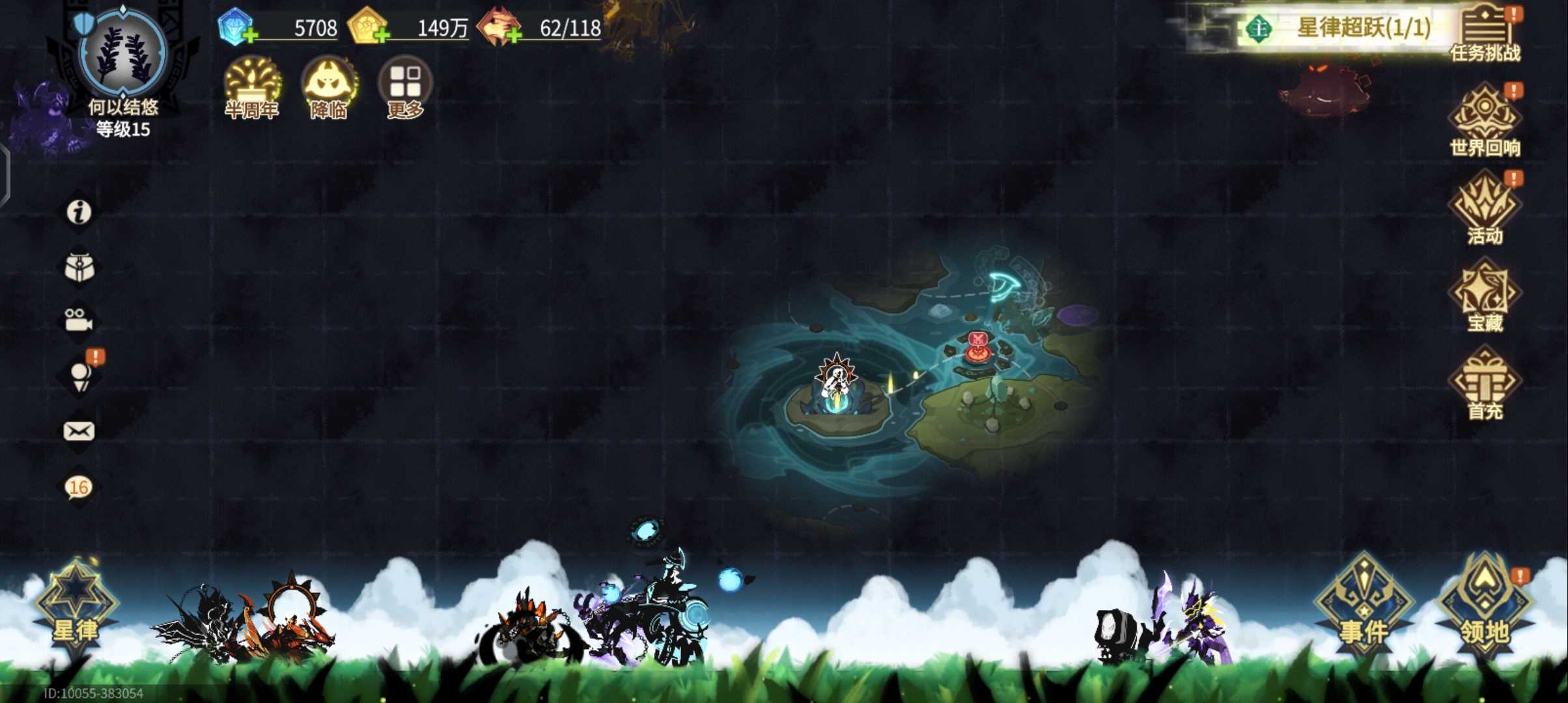Open the mailbox envelope
Image resolution: width=1568 pixels, height=703 pixels.
[79, 431]
